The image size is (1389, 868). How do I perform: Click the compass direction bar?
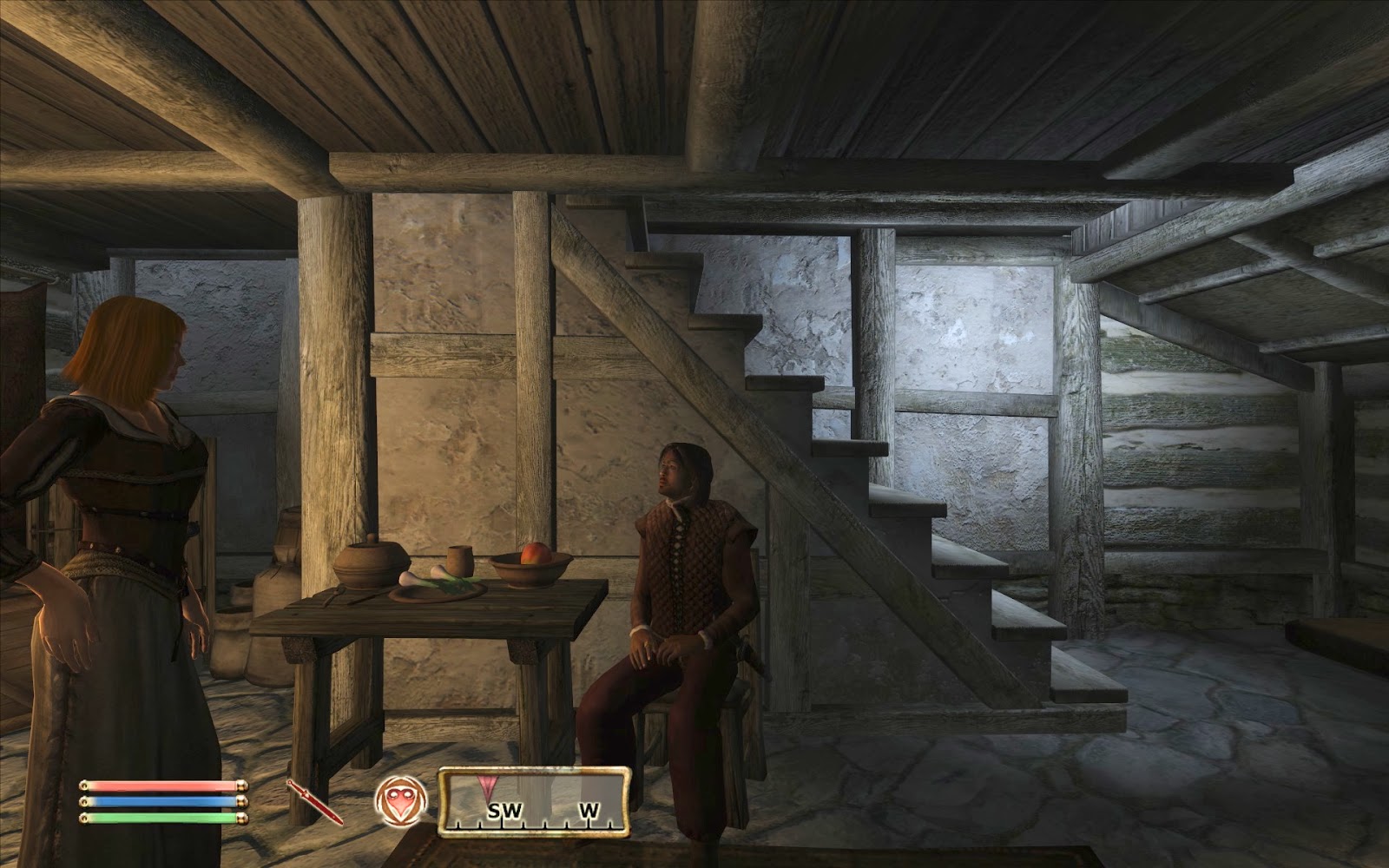(533, 802)
